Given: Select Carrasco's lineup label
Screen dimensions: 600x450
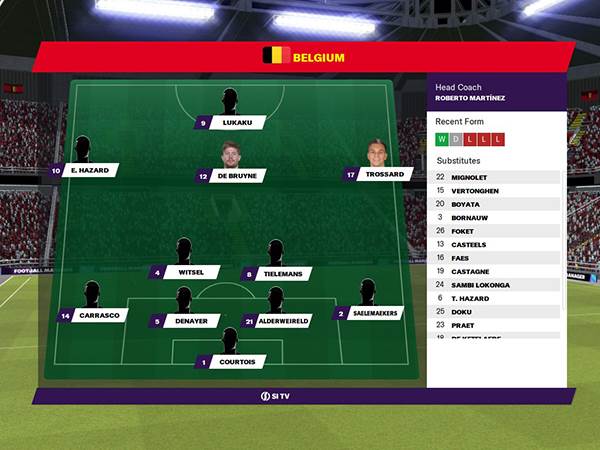Looking at the screenshot, I should tap(100, 315).
